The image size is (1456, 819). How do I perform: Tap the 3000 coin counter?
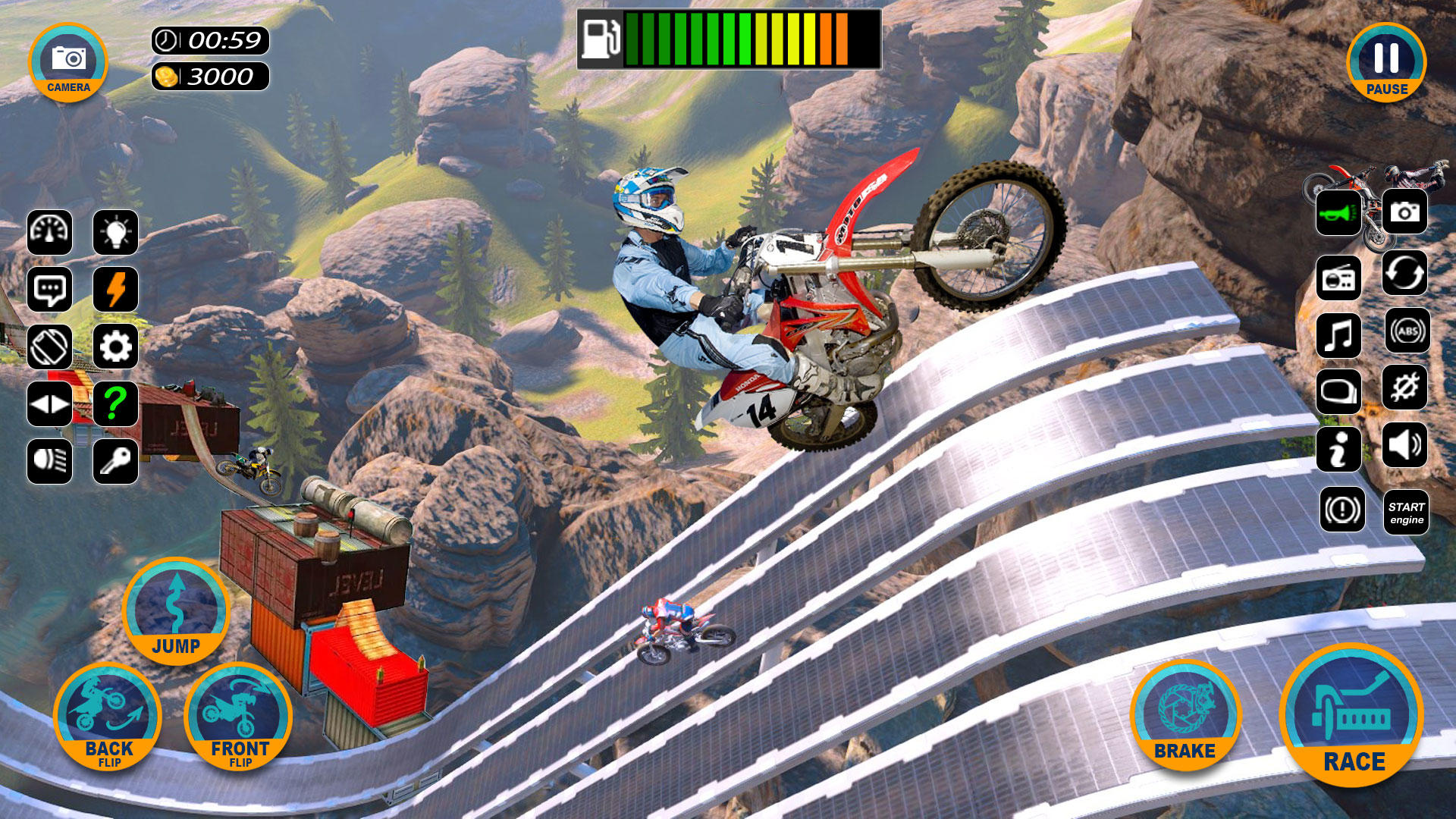pyautogui.click(x=212, y=76)
